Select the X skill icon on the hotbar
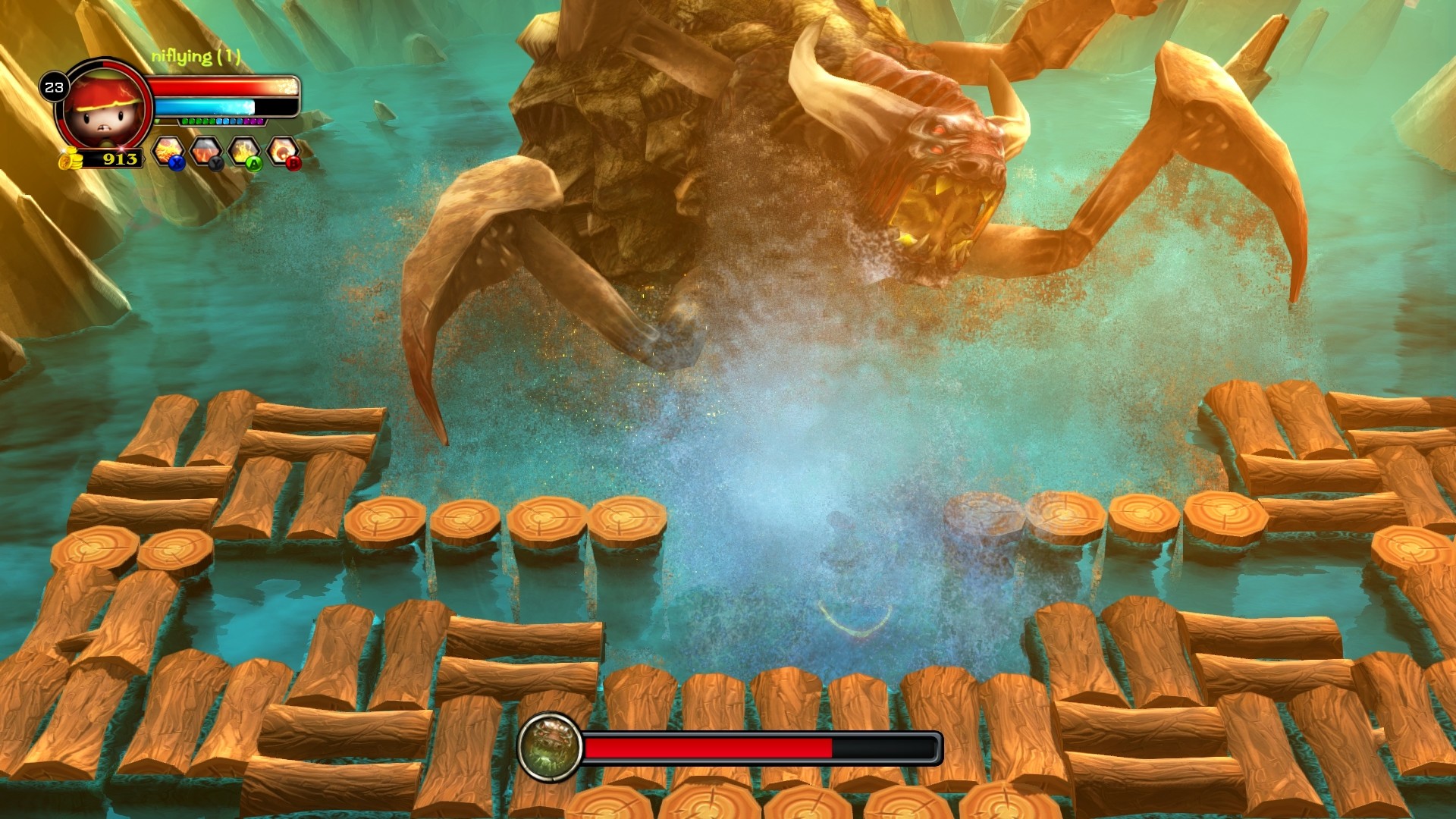The height and width of the screenshot is (819, 1456). point(168,152)
